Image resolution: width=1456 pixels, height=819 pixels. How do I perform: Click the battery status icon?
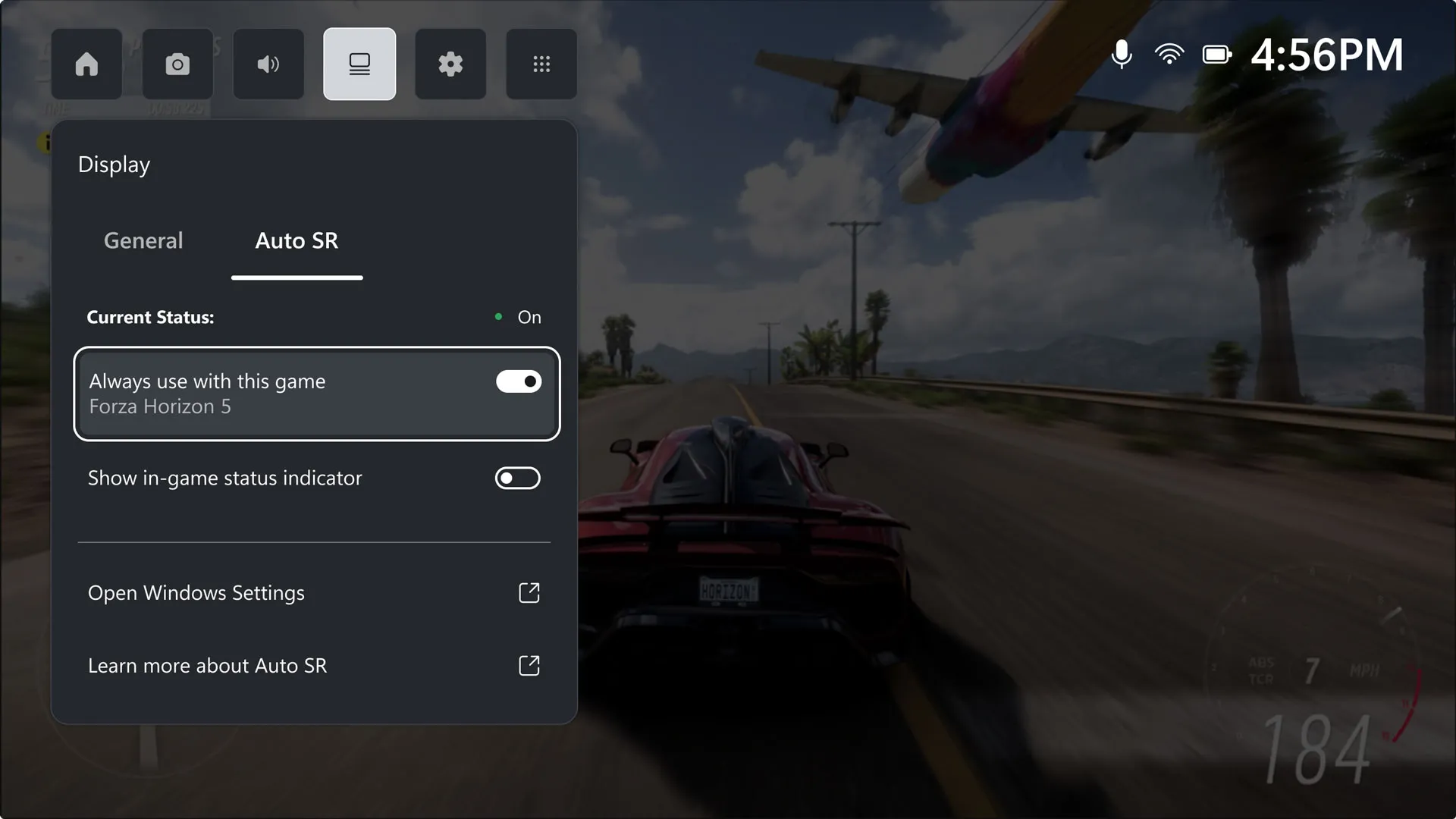(1217, 54)
